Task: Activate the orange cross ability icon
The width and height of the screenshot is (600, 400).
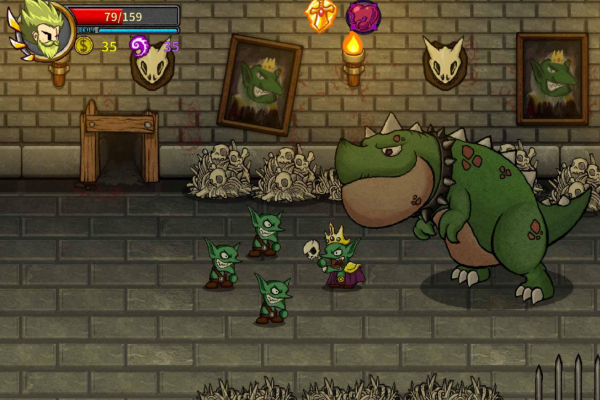Action: tap(322, 14)
